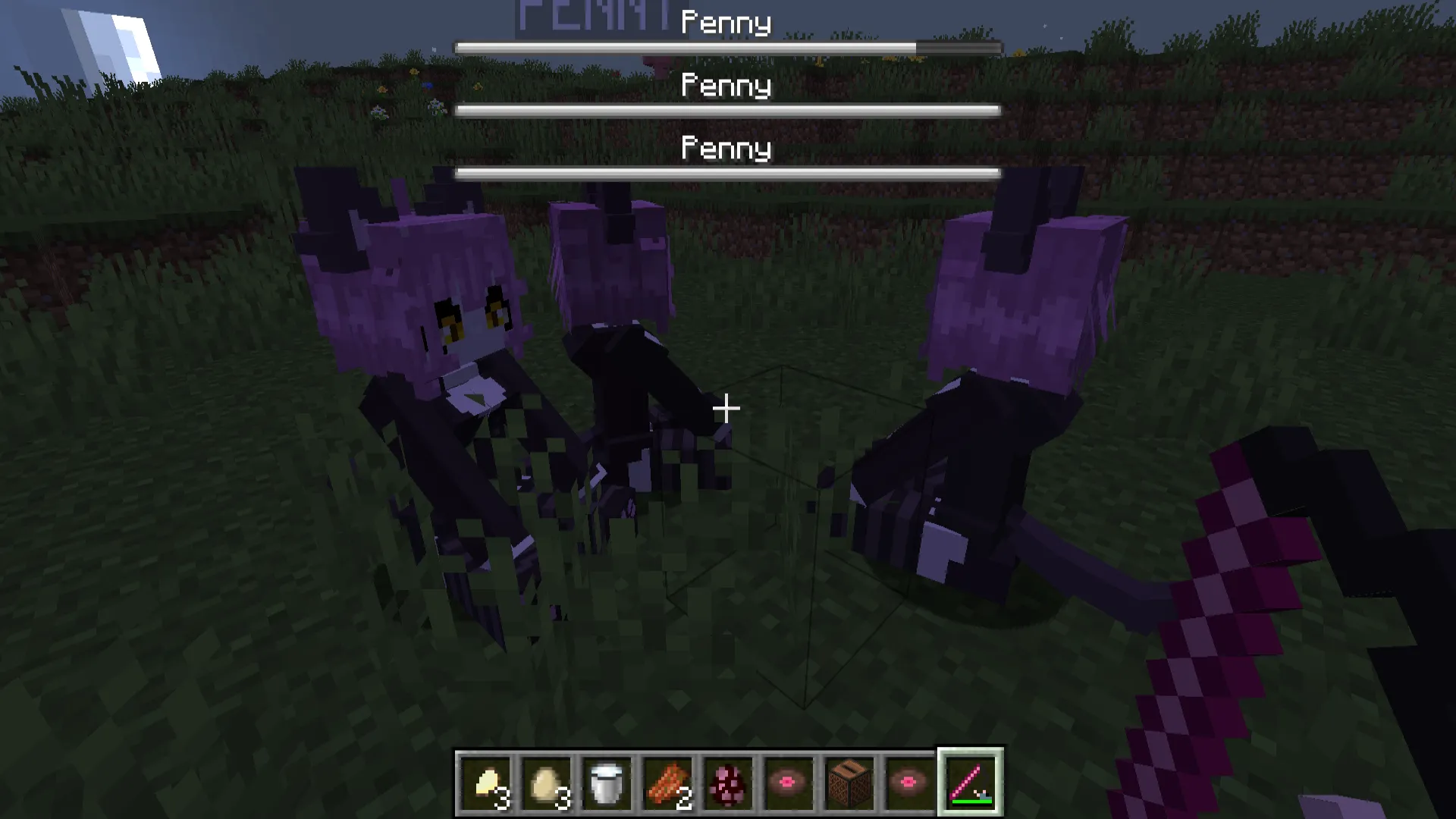Select the cooked bacon stack of two
This screenshot has height=819, width=1456.
(668, 781)
